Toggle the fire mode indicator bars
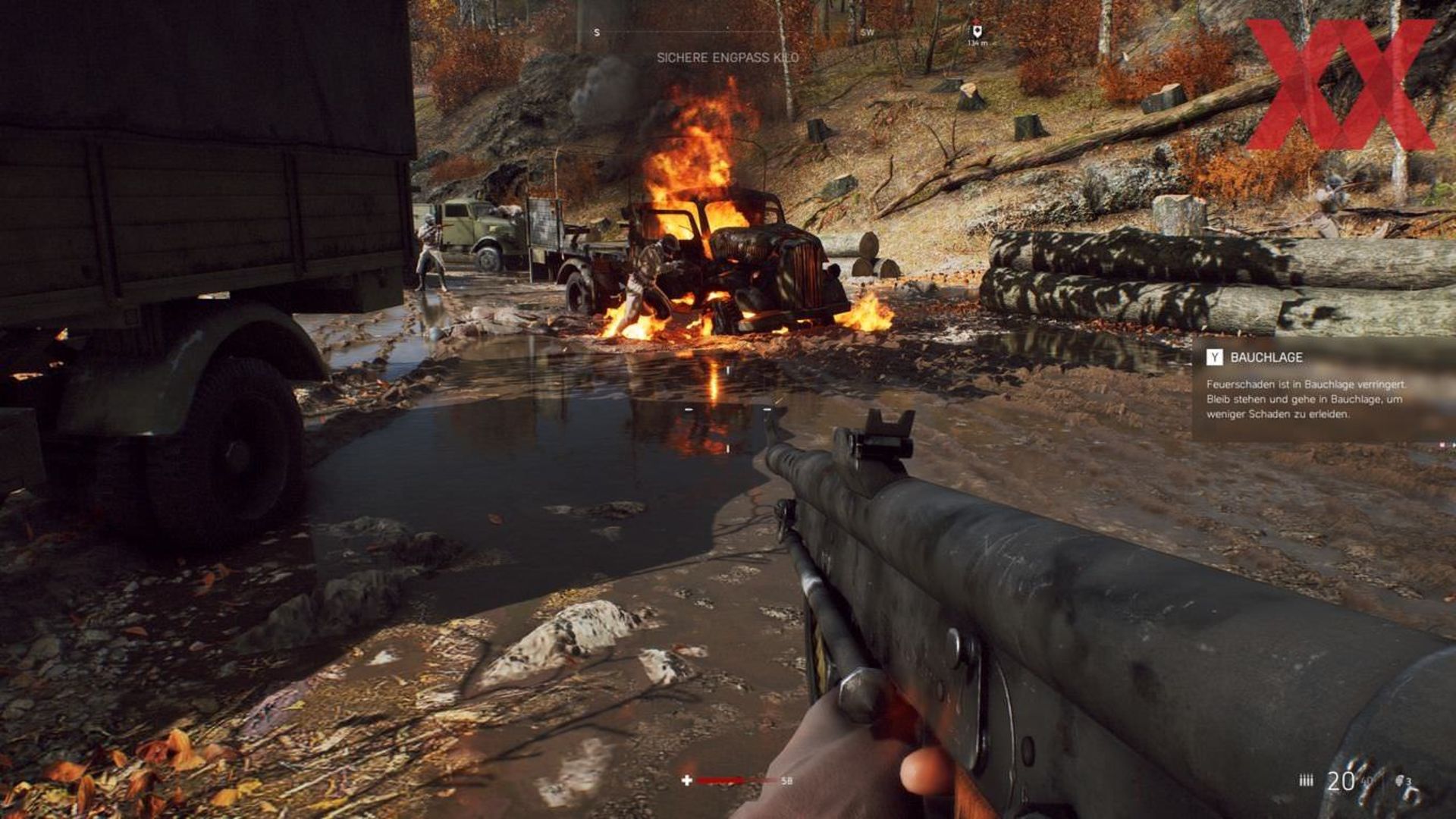This screenshot has width=1456, height=819. [1306, 780]
